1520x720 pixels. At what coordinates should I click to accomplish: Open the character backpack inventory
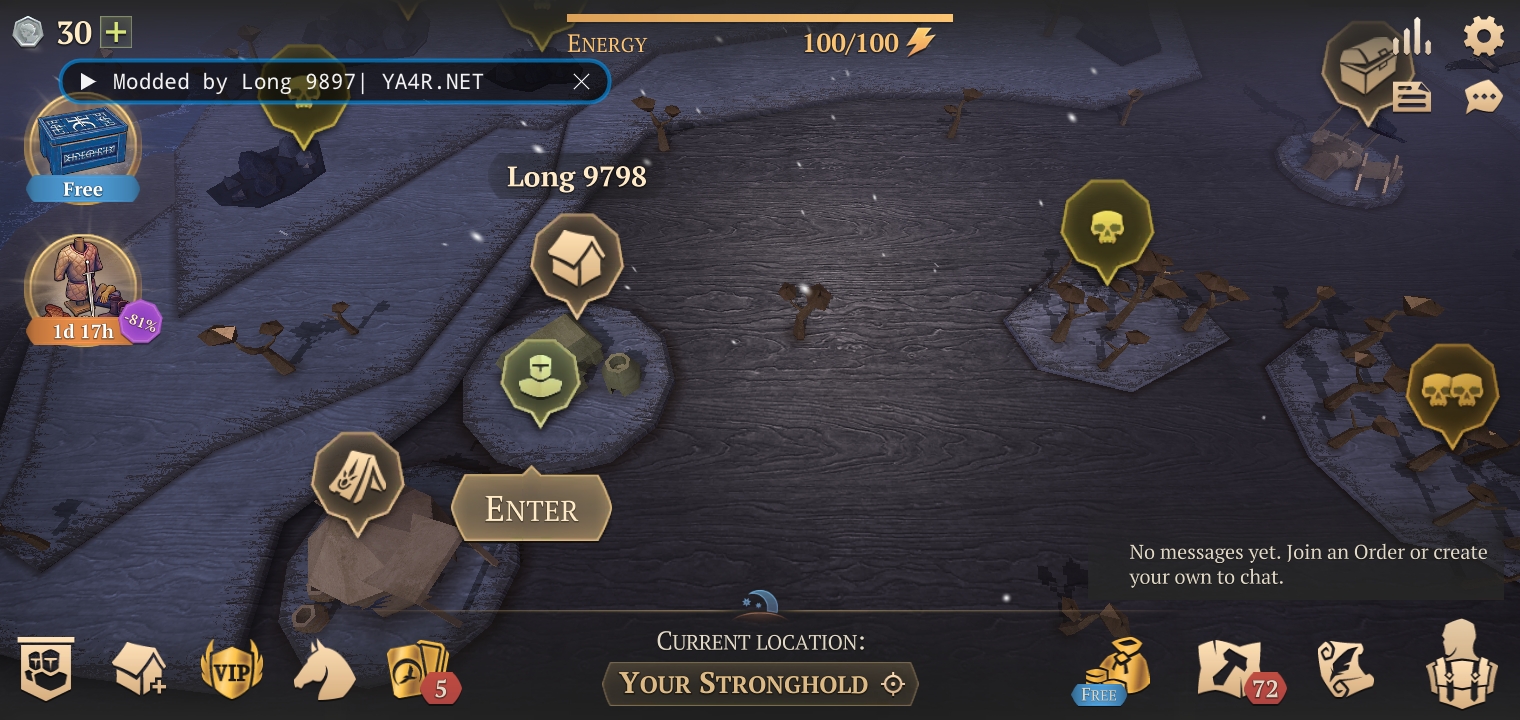click(1461, 665)
